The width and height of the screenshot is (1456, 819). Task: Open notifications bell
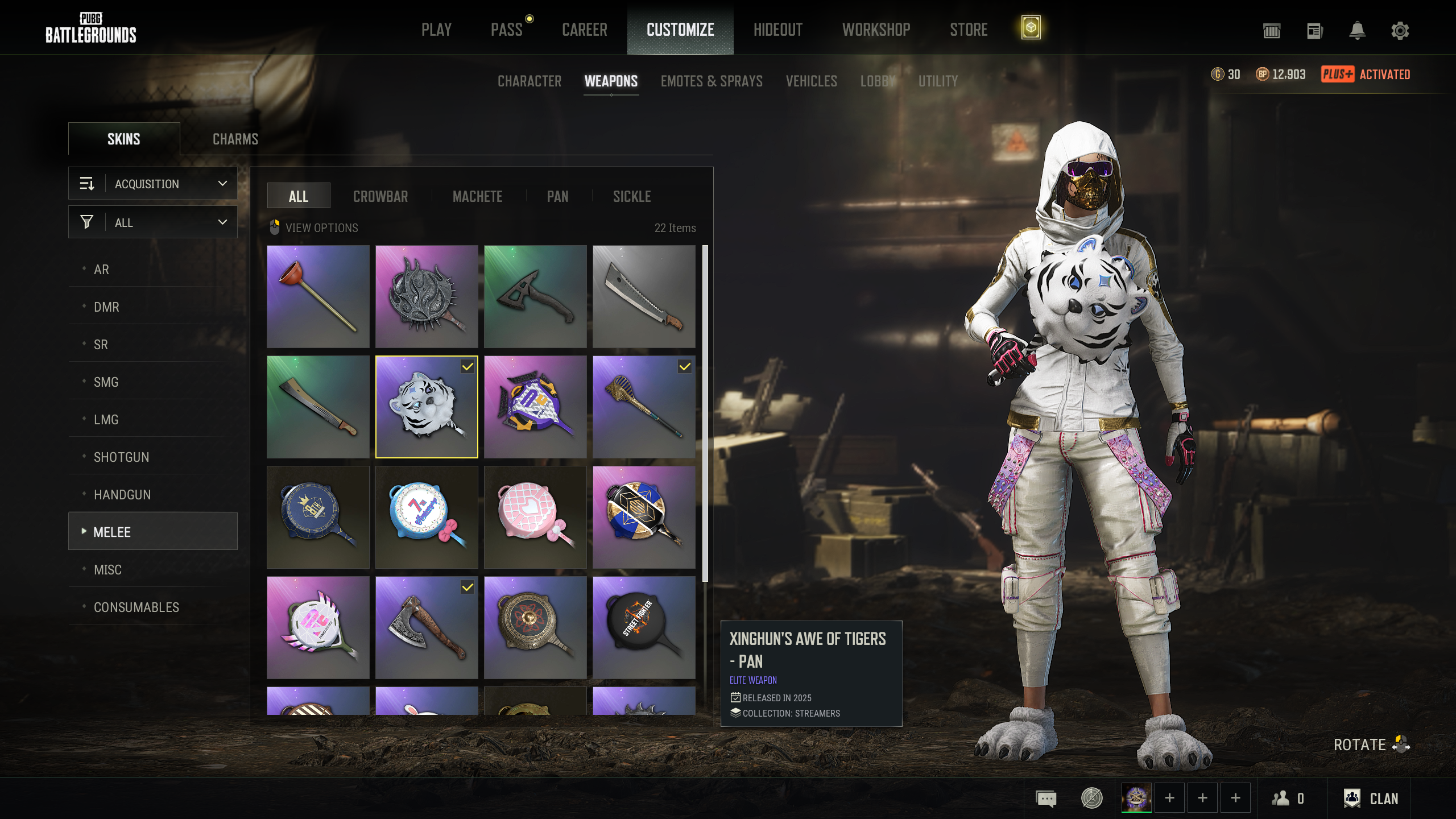tap(1357, 31)
